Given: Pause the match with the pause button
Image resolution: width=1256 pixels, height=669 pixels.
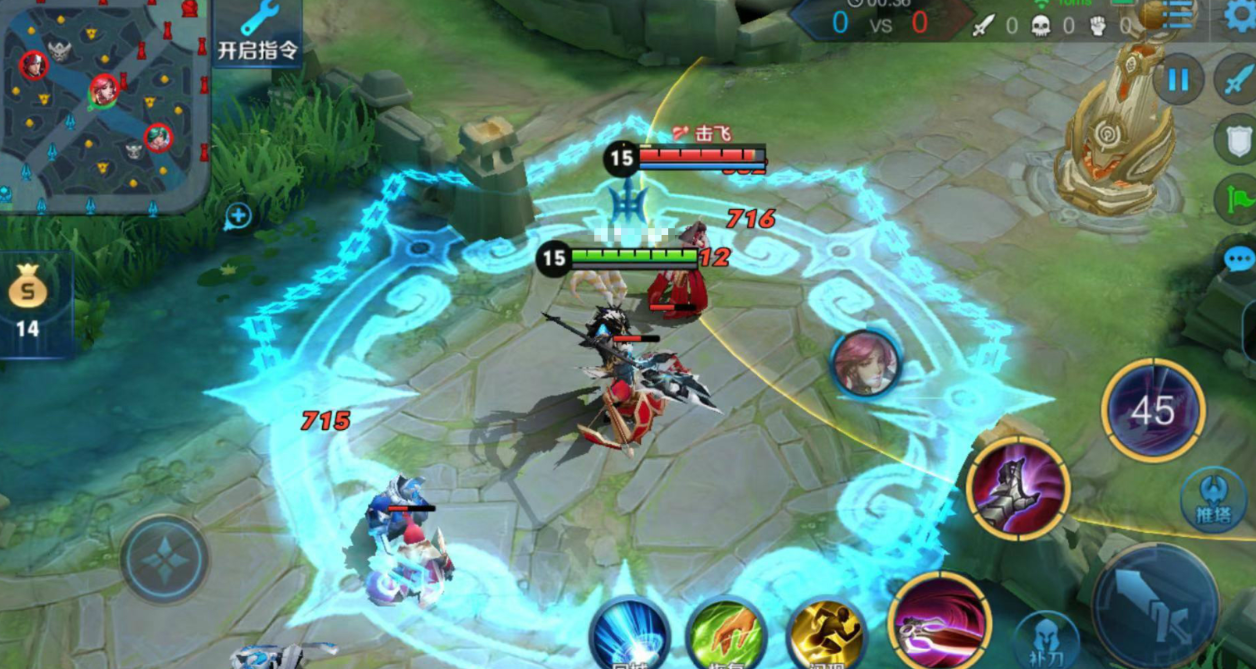Looking at the screenshot, I should tap(1178, 80).
